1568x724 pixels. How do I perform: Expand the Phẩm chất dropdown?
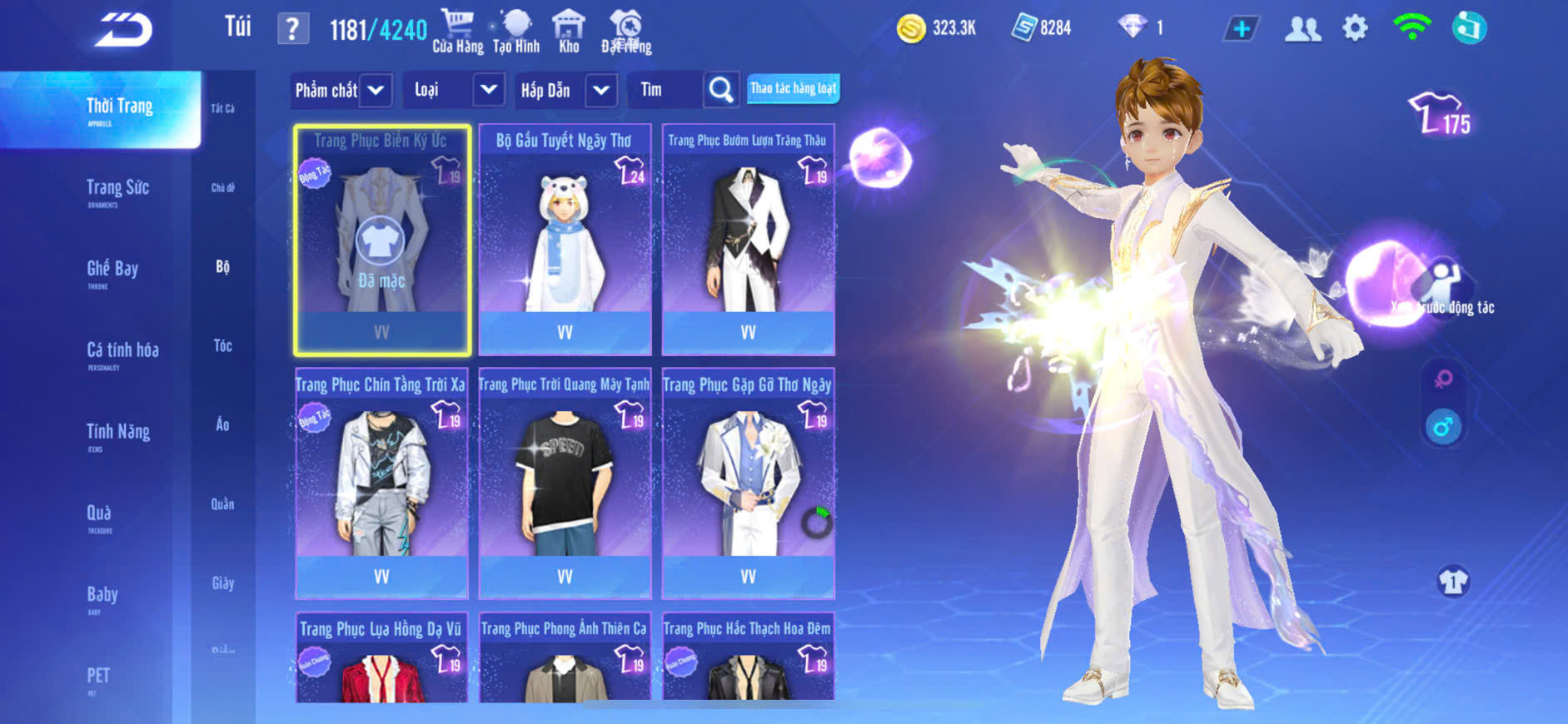(376, 90)
